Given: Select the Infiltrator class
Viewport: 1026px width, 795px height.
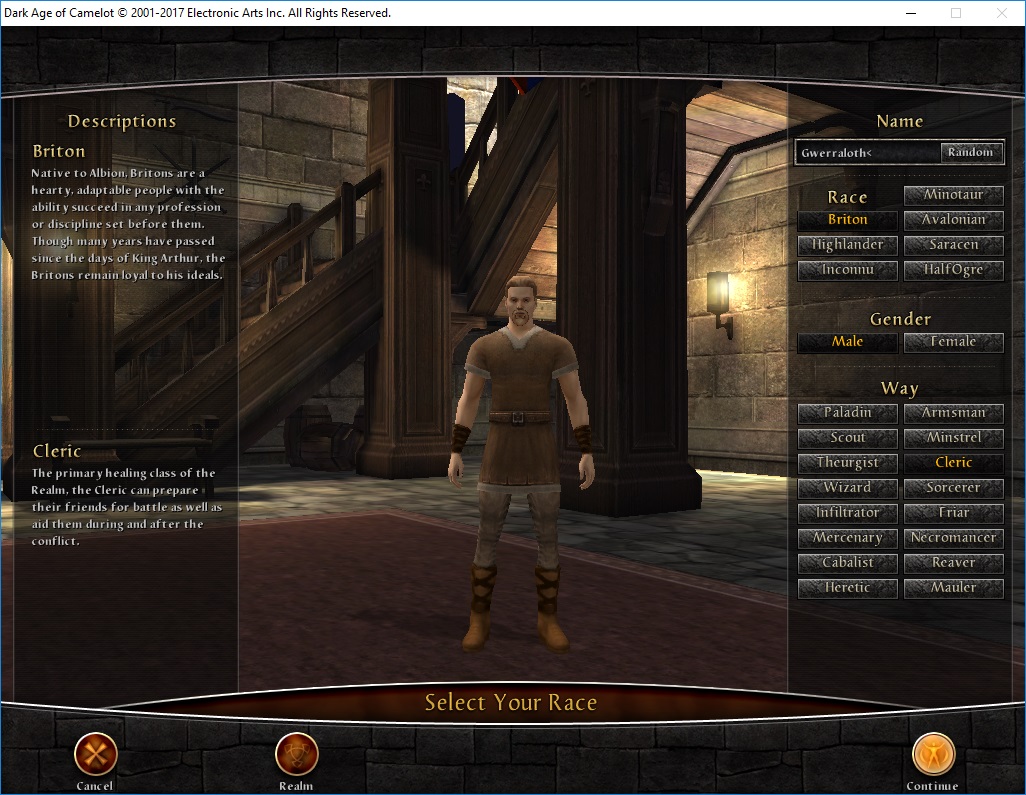Looking at the screenshot, I should click(x=847, y=513).
